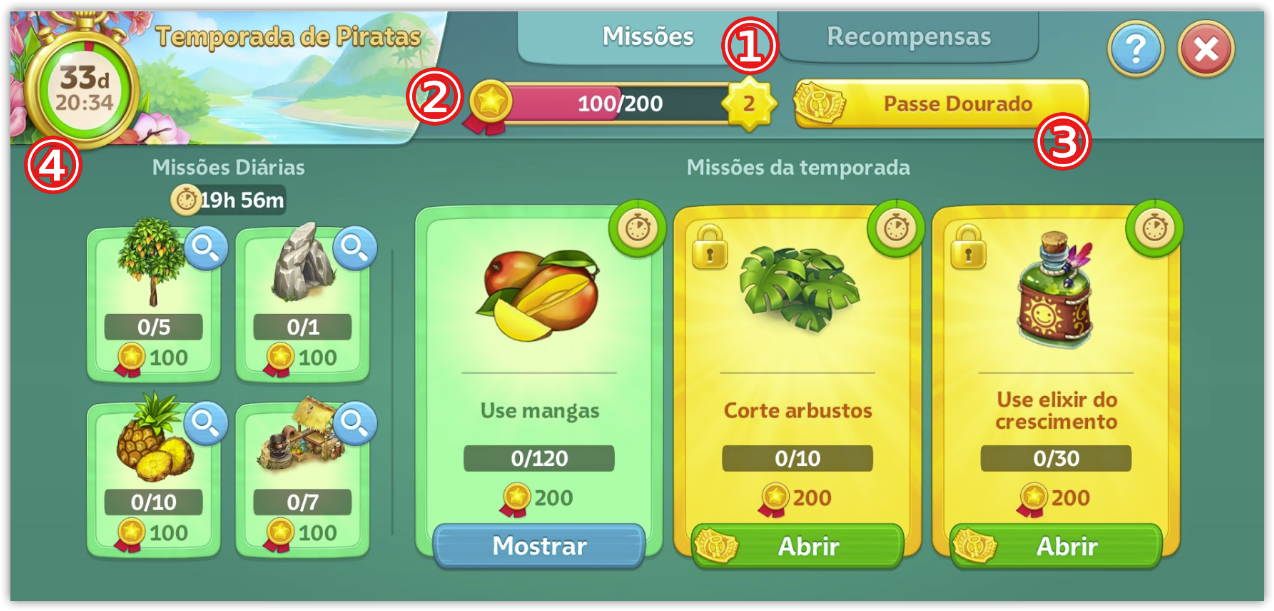
Task: Inspect the pineapple daily mission
Action: (x=206, y=425)
